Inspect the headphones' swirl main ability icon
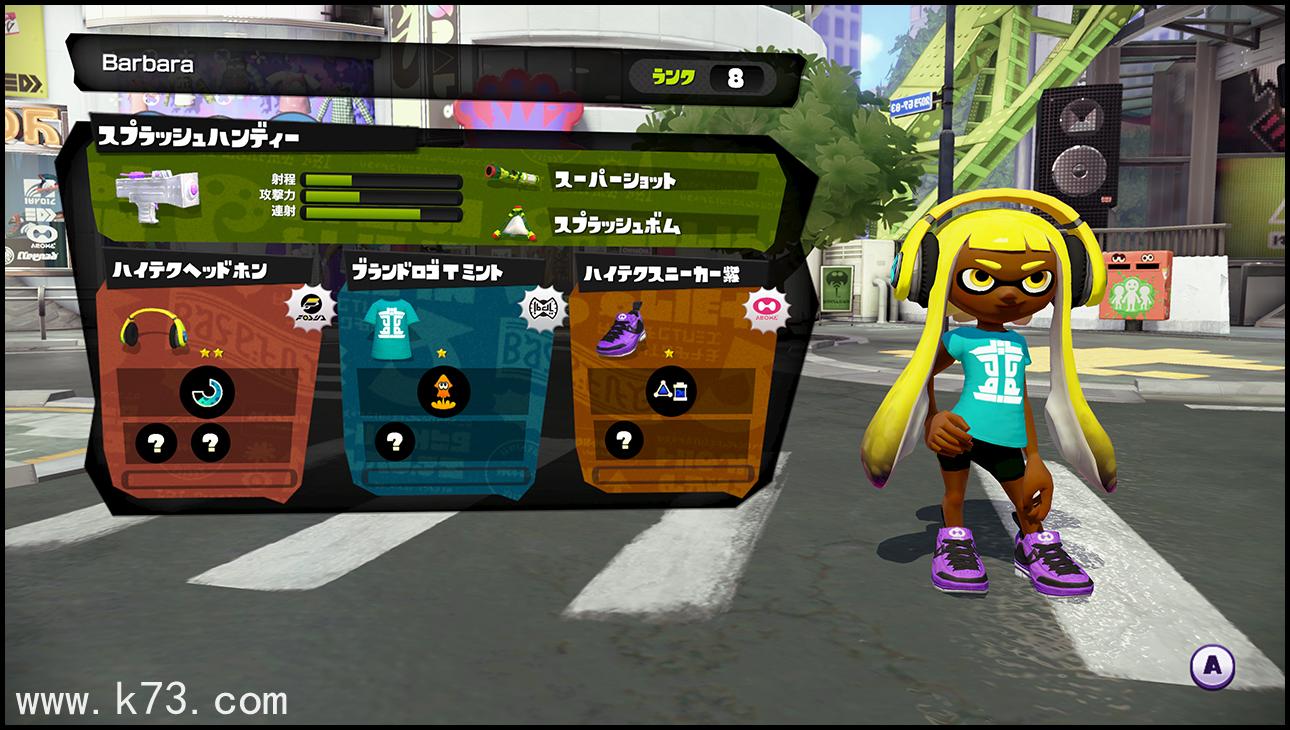This screenshot has width=1290, height=730. pos(207,393)
